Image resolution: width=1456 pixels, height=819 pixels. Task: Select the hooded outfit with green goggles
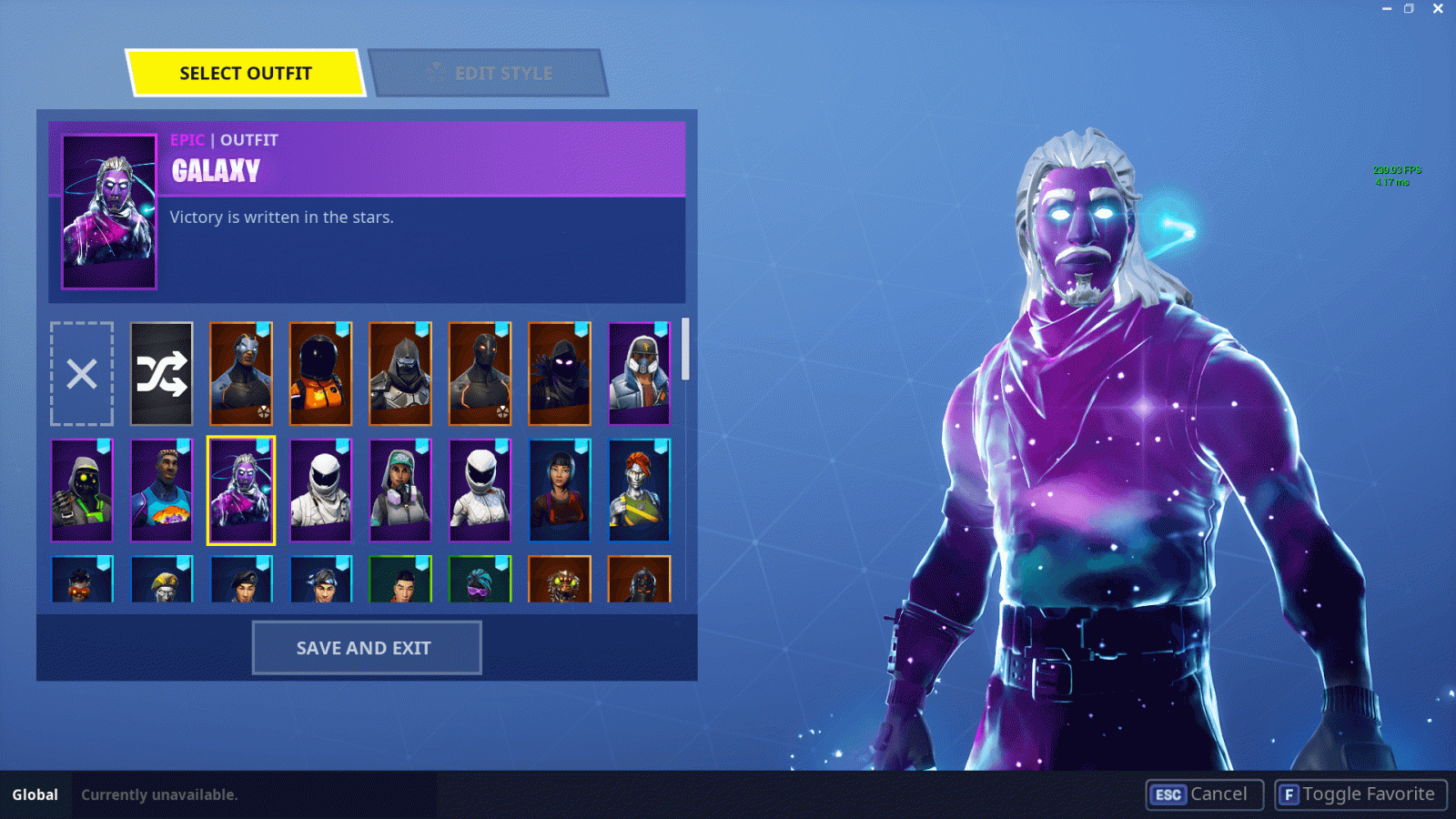coord(81,490)
